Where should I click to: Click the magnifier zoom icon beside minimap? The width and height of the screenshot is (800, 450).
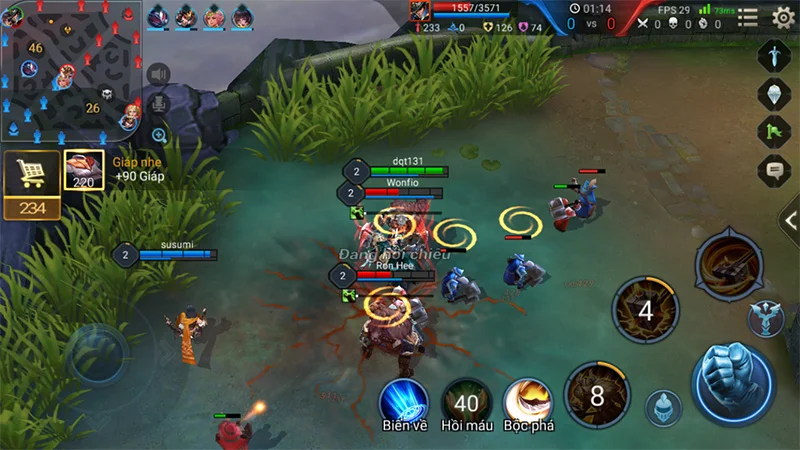click(x=159, y=135)
